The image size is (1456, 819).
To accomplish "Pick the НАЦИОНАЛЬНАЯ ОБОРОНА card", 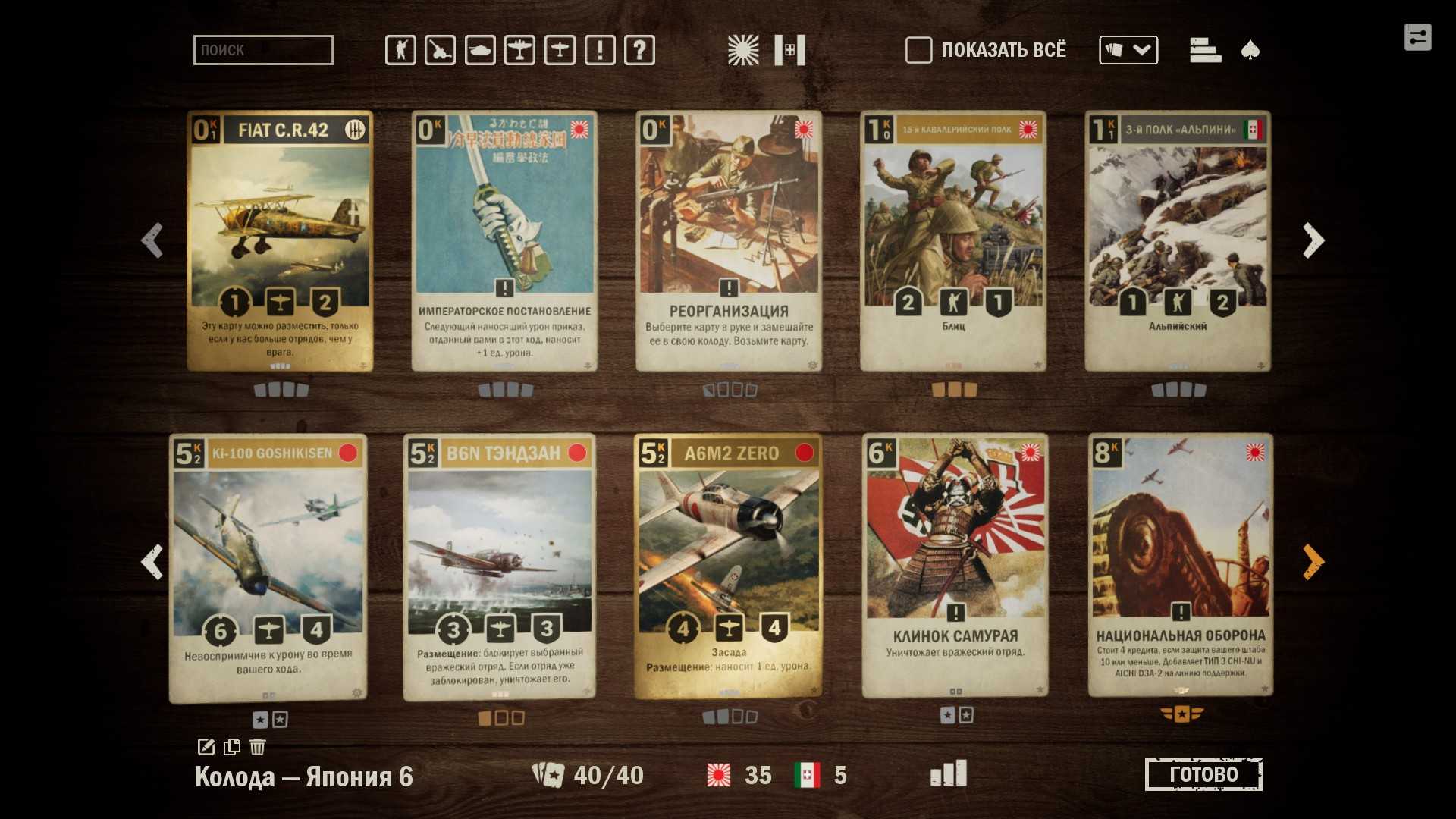I will pyautogui.click(x=1180, y=564).
